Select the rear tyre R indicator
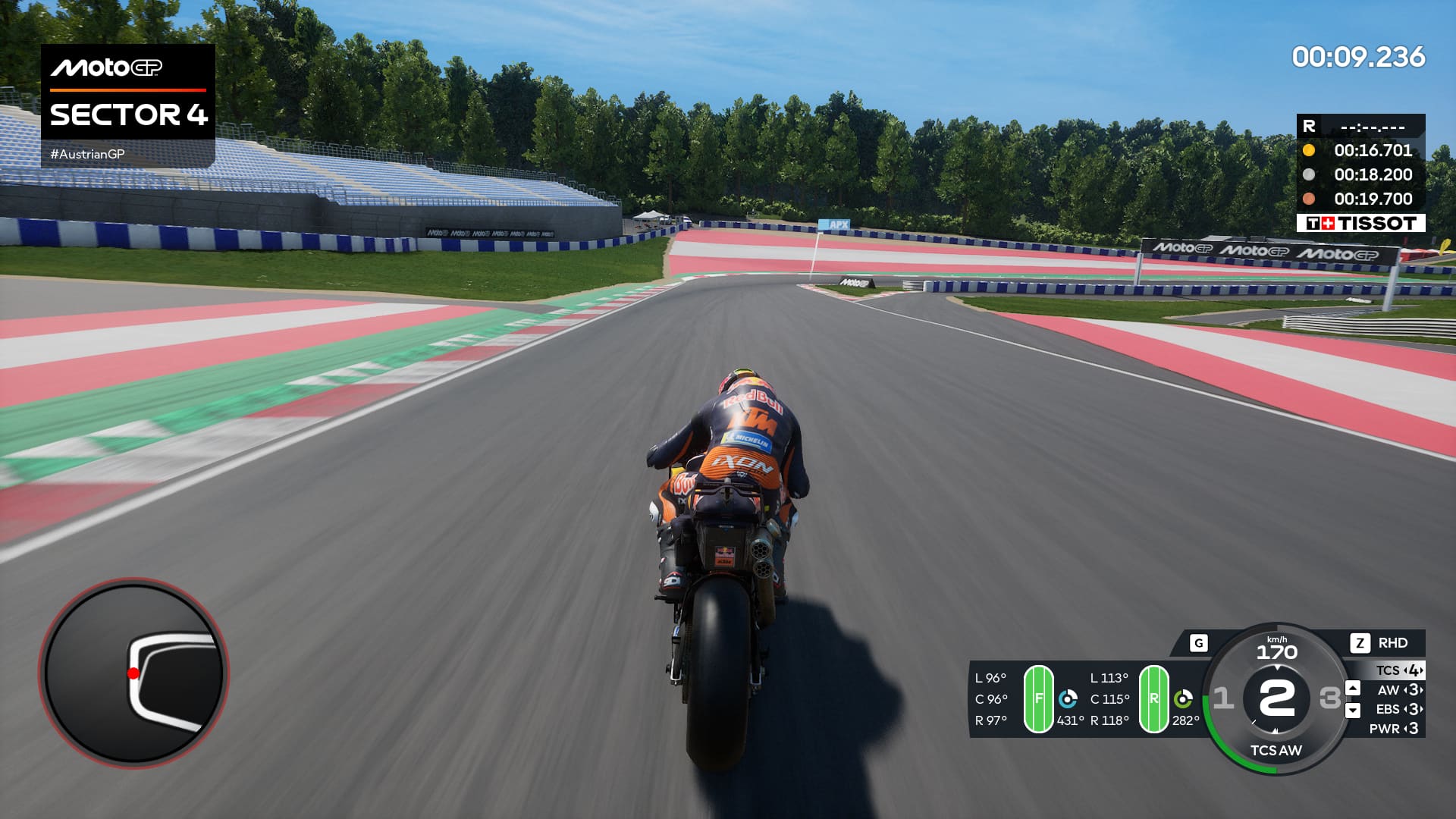This screenshot has width=1456, height=819. click(1153, 698)
